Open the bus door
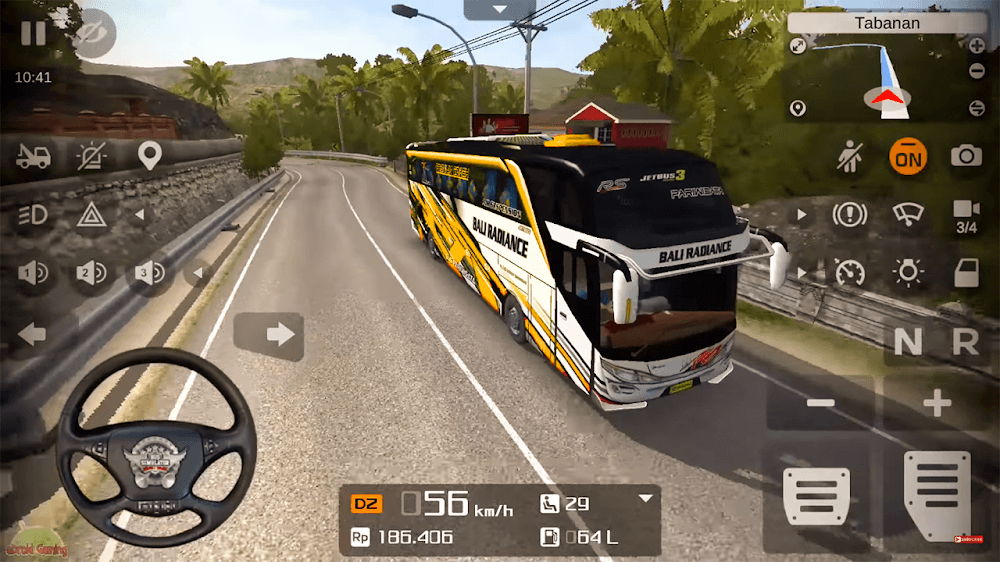This screenshot has width=1000, height=562. point(966,272)
